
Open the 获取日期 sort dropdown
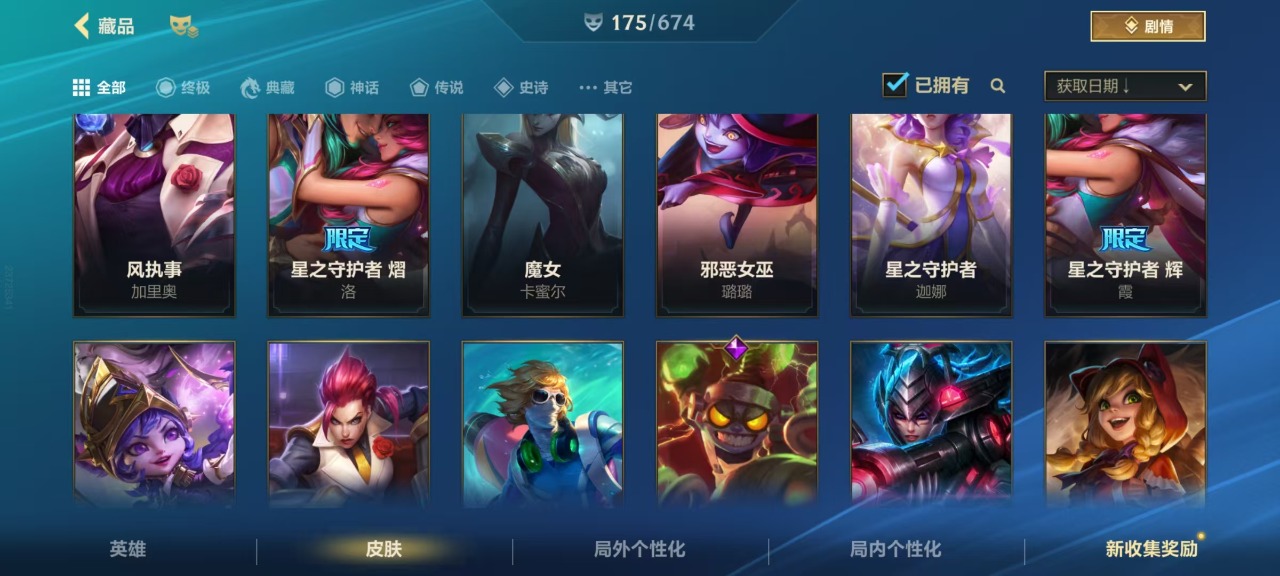(x=1124, y=86)
